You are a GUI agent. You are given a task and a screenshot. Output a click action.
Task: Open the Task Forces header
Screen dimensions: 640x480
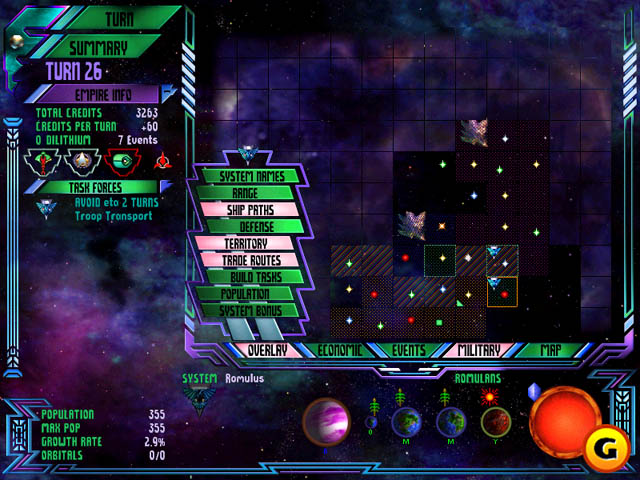95,187
